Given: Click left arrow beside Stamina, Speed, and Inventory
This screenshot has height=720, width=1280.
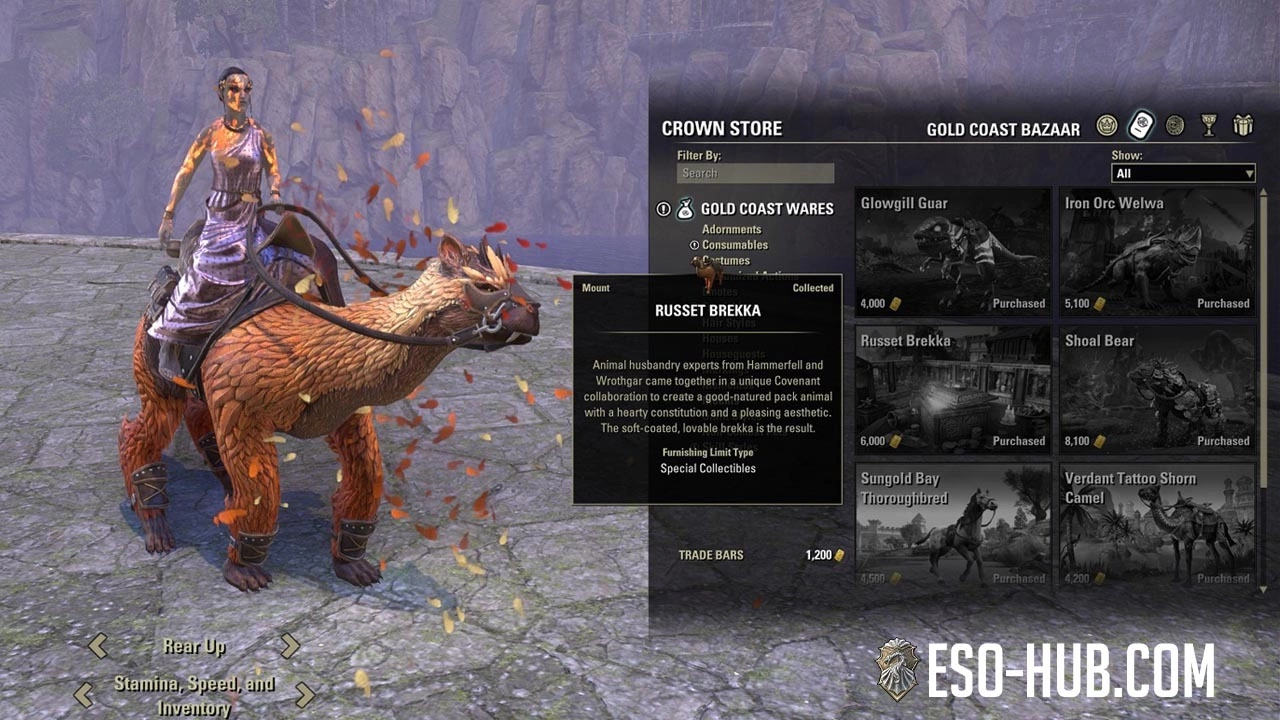Looking at the screenshot, I should [84, 695].
